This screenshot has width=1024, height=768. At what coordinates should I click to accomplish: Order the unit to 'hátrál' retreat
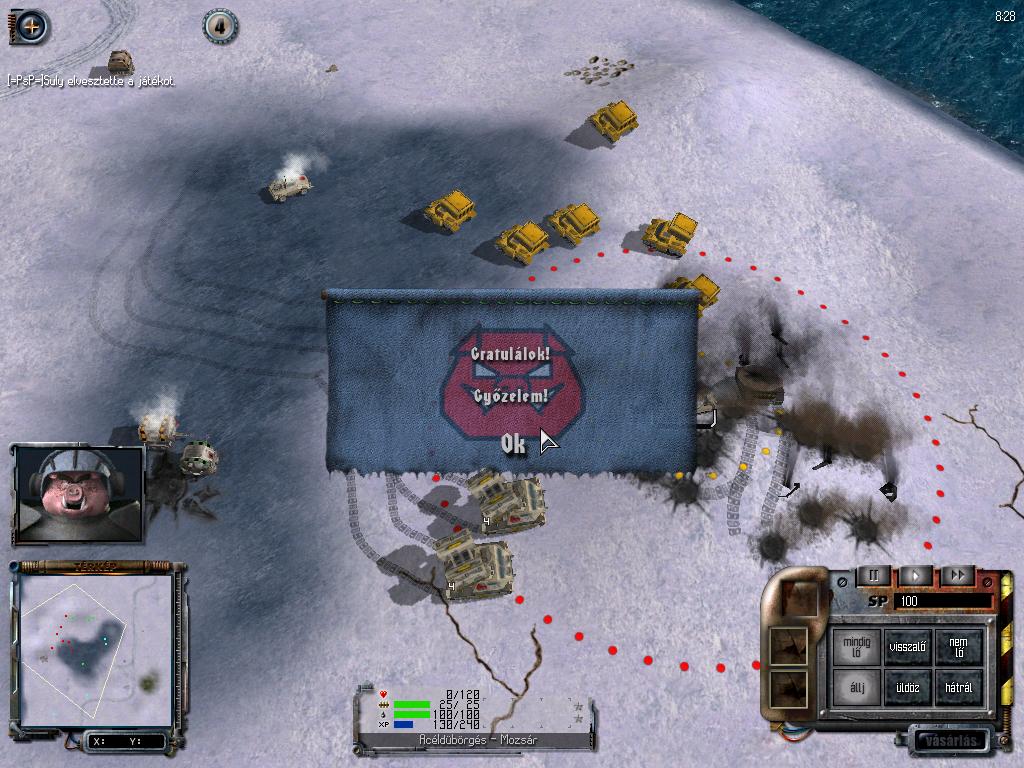pyautogui.click(x=958, y=687)
